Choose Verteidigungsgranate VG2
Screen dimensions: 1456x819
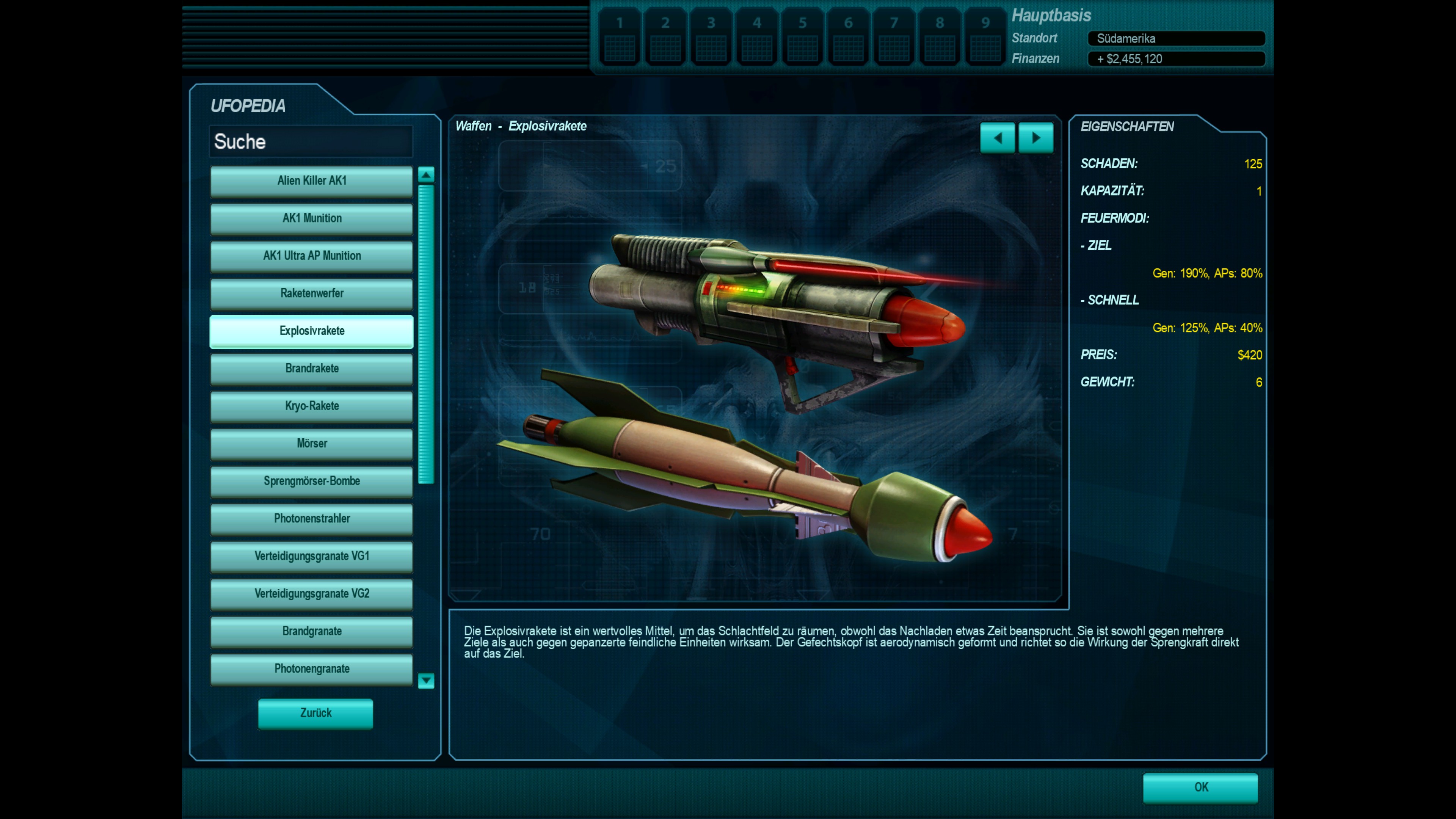pyautogui.click(x=311, y=593)
